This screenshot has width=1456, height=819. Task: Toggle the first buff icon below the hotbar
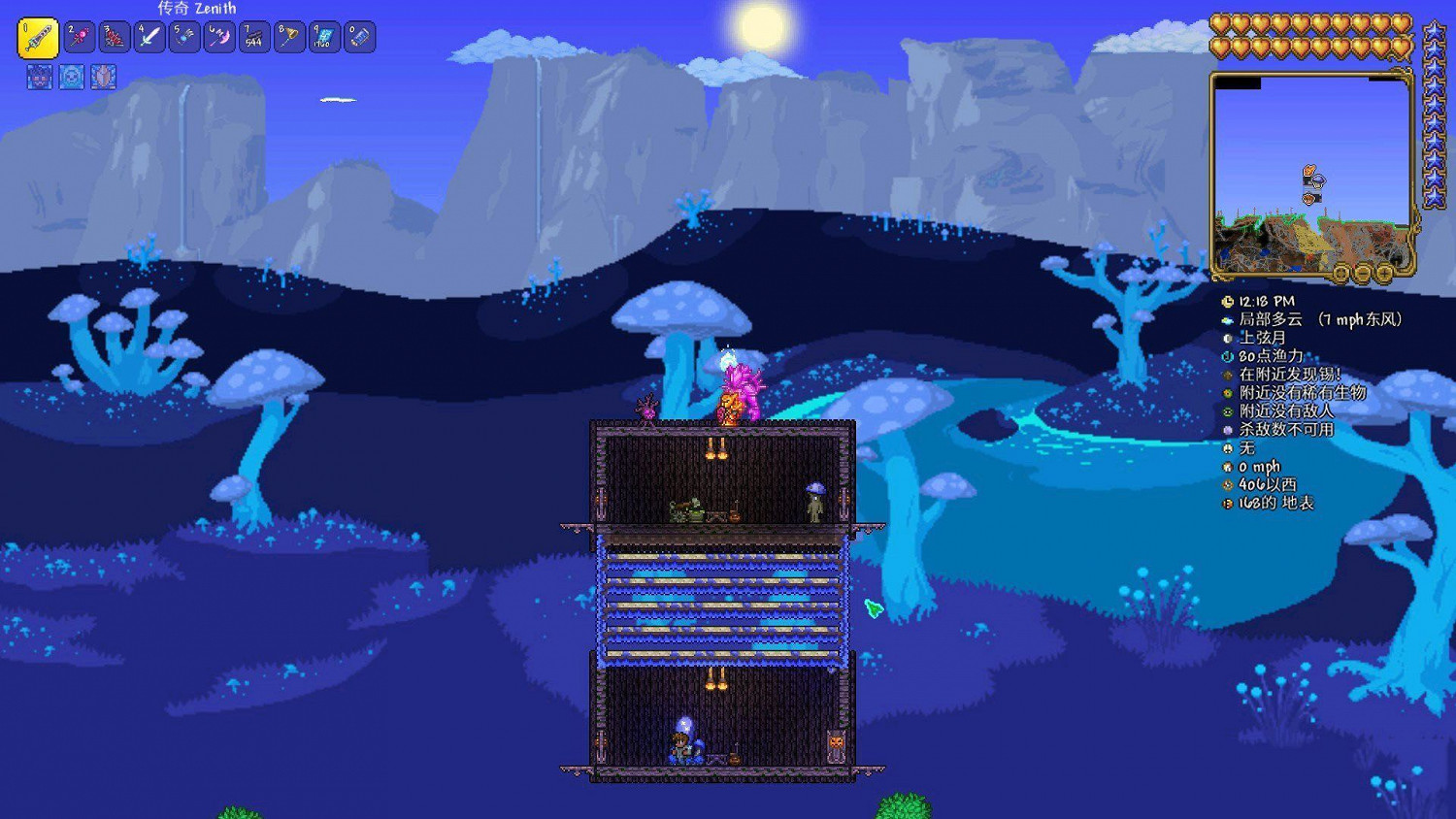point(39,77)
